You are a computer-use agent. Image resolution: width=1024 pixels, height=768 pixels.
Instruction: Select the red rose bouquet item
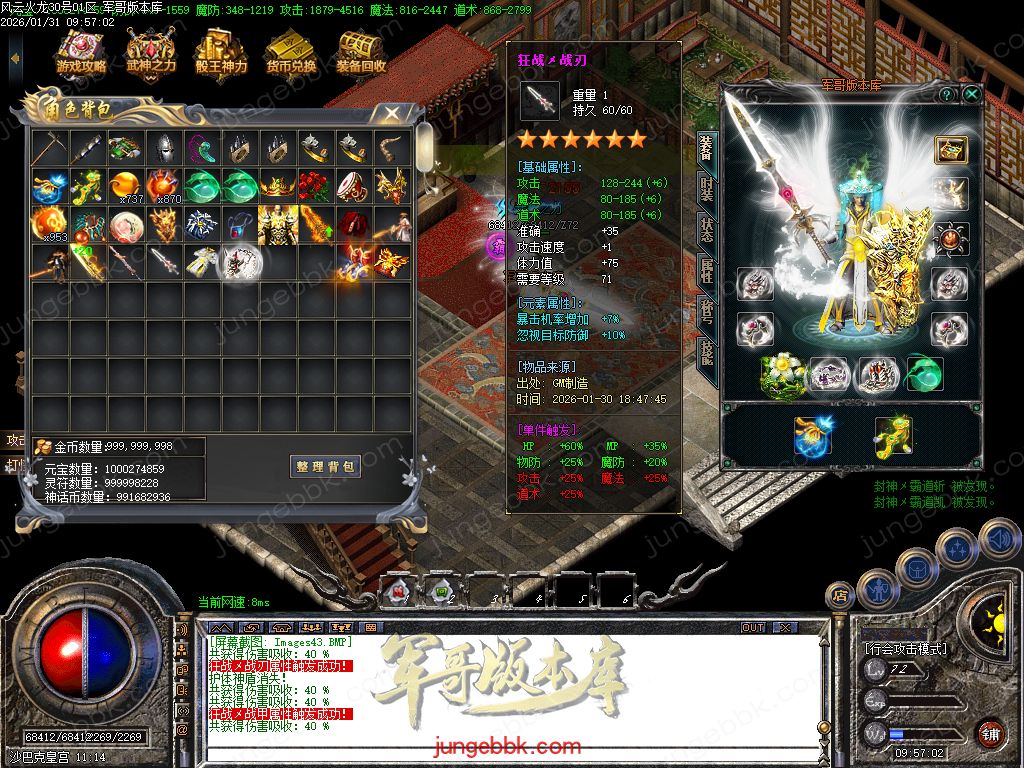315,186
